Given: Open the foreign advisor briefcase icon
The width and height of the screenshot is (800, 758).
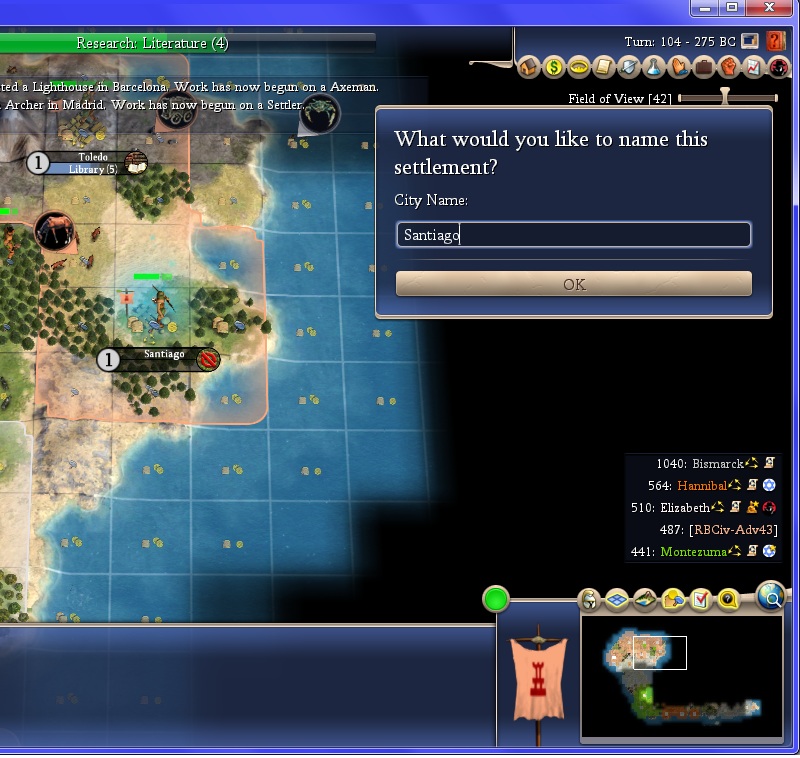Looking at the screenshot, I should (703, 68).
